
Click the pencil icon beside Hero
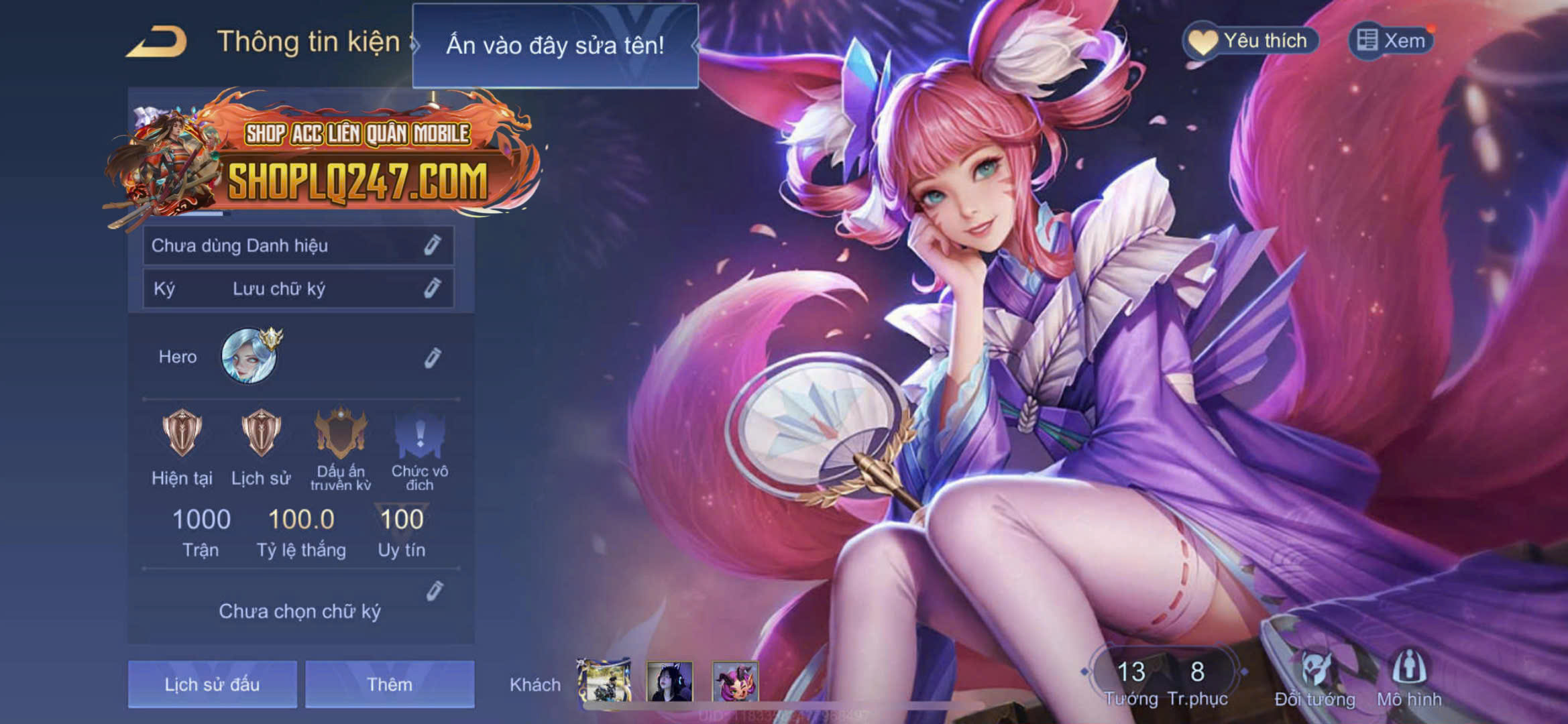[433, 357]
